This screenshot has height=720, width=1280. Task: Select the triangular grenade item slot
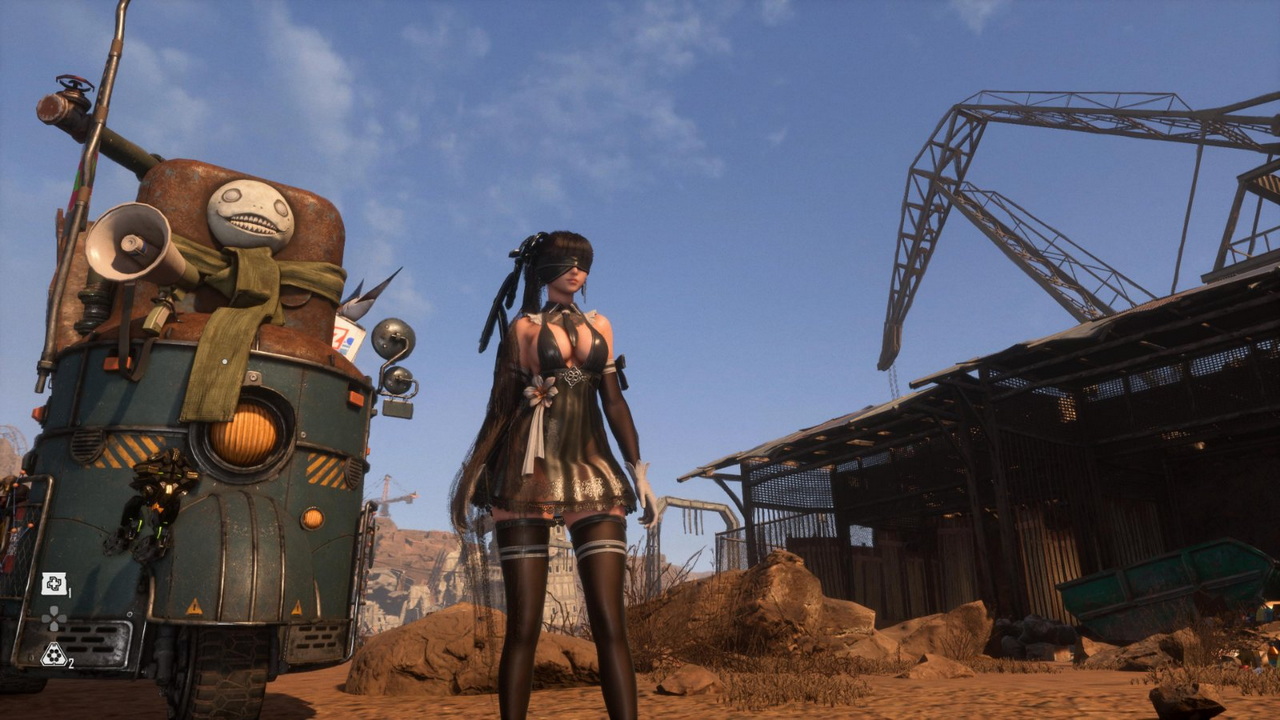click(x=53, y=654)
